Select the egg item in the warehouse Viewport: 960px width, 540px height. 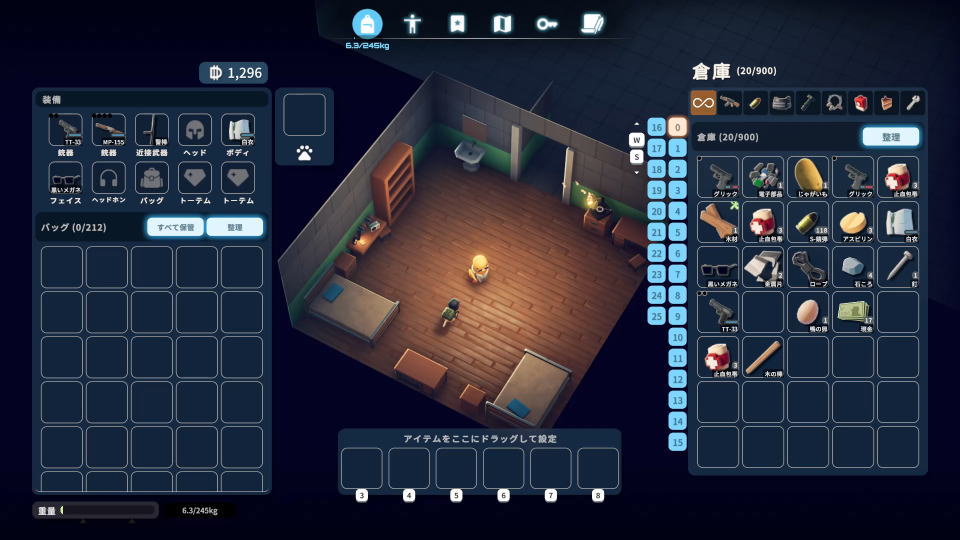[808, 312]
